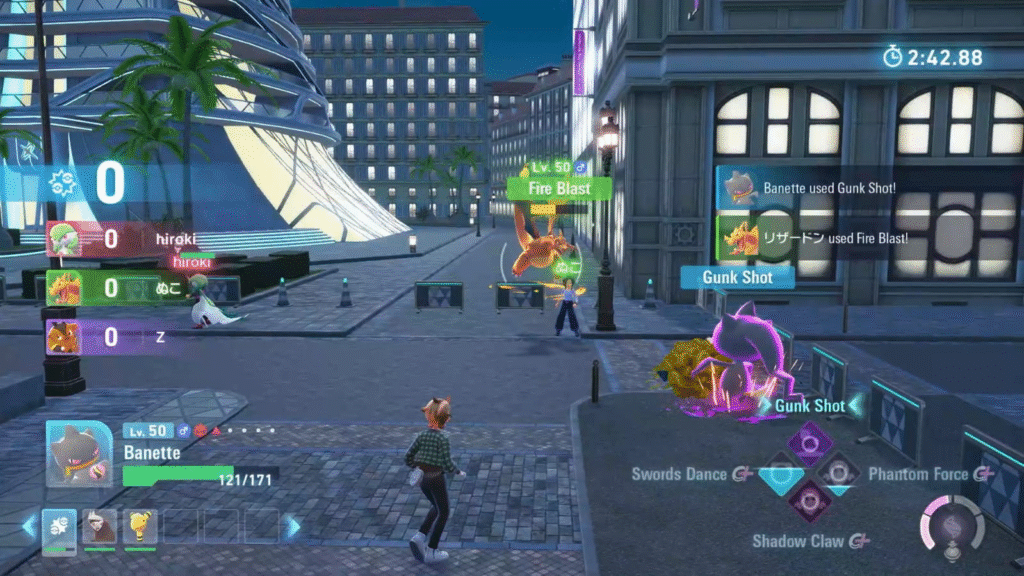Cycle party right with the arrow
1024x576 pixels.
point(293,526)
